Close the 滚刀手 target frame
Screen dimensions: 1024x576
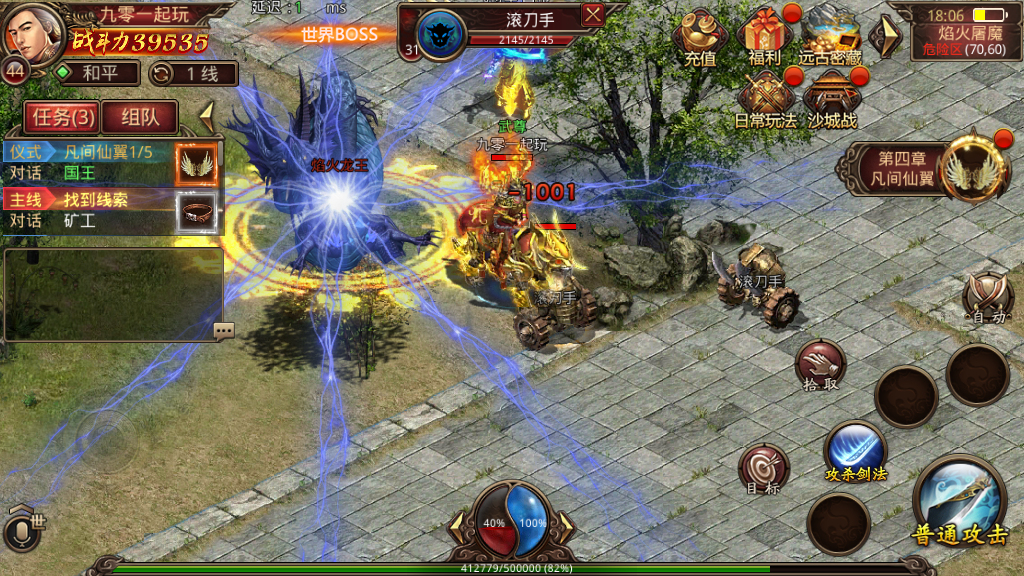[x=593, y=15]
